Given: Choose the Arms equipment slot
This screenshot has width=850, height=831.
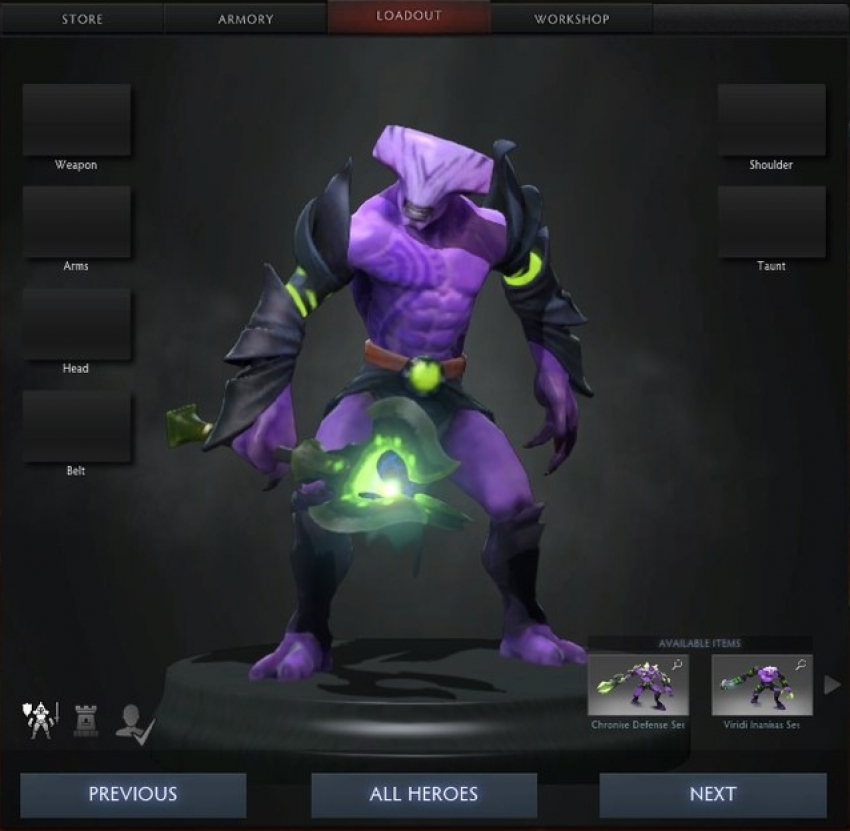Looking at the screenshot, I should 77,222.
